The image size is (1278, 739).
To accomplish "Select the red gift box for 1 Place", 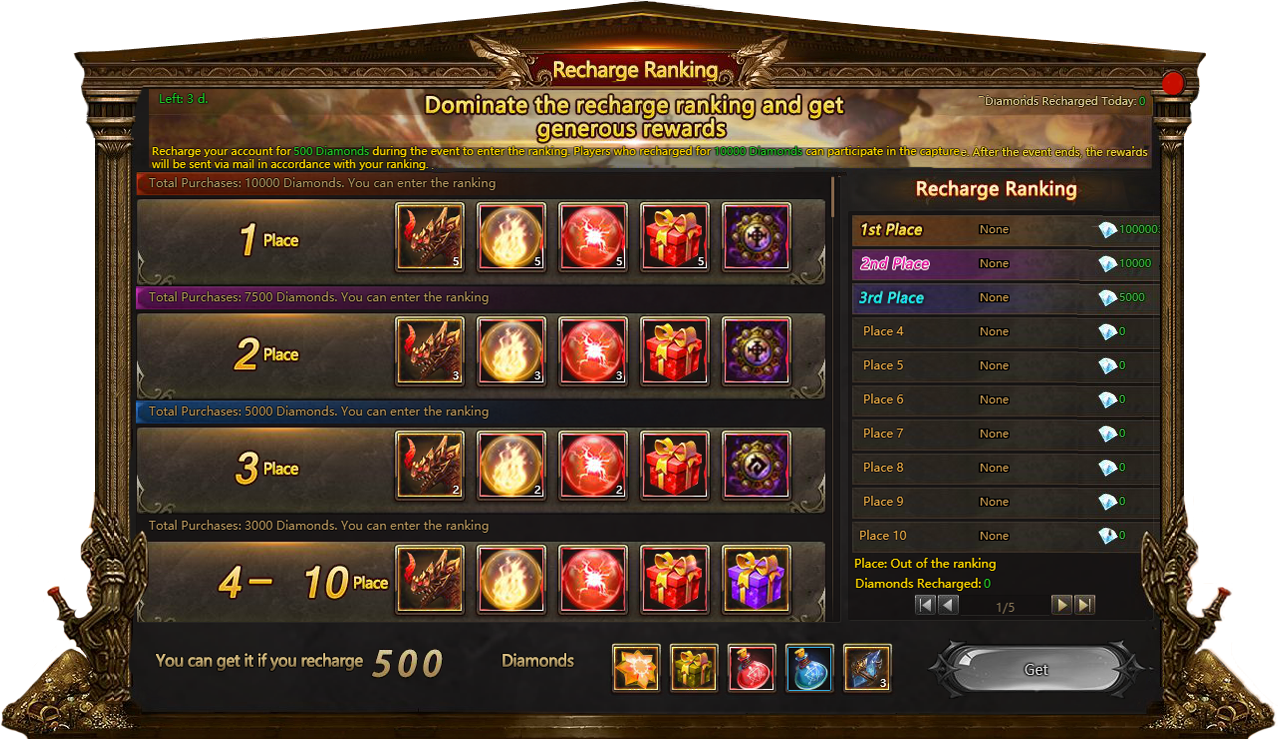I will (675, 237).
